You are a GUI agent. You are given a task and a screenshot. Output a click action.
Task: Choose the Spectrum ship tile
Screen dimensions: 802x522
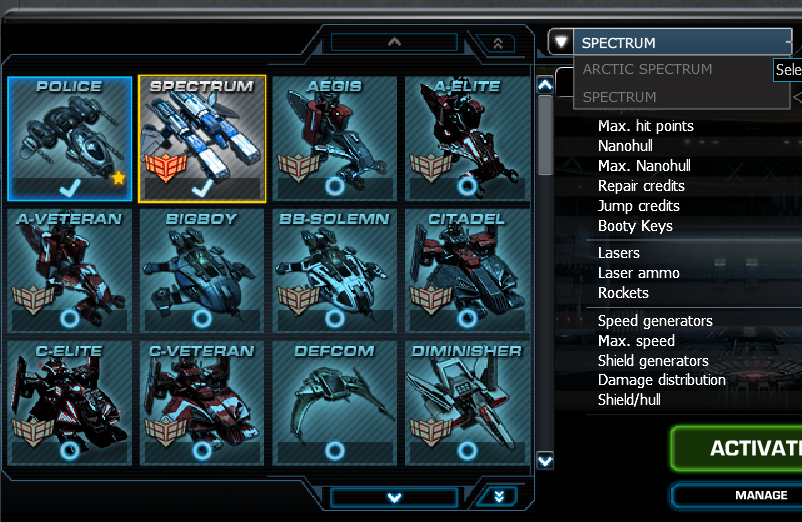(202, 138)
